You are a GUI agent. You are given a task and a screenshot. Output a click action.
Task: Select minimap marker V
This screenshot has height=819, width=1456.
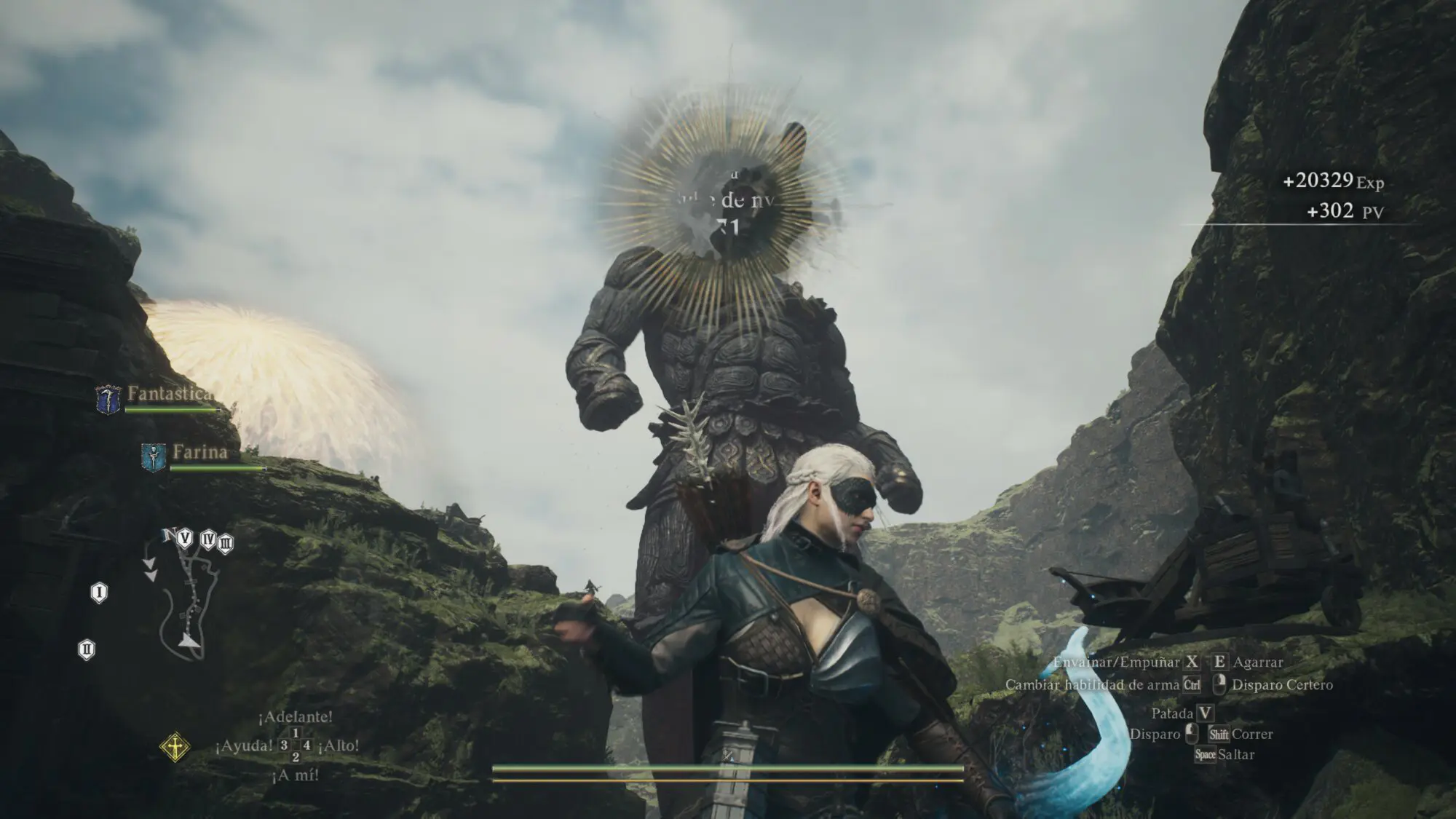185,539
